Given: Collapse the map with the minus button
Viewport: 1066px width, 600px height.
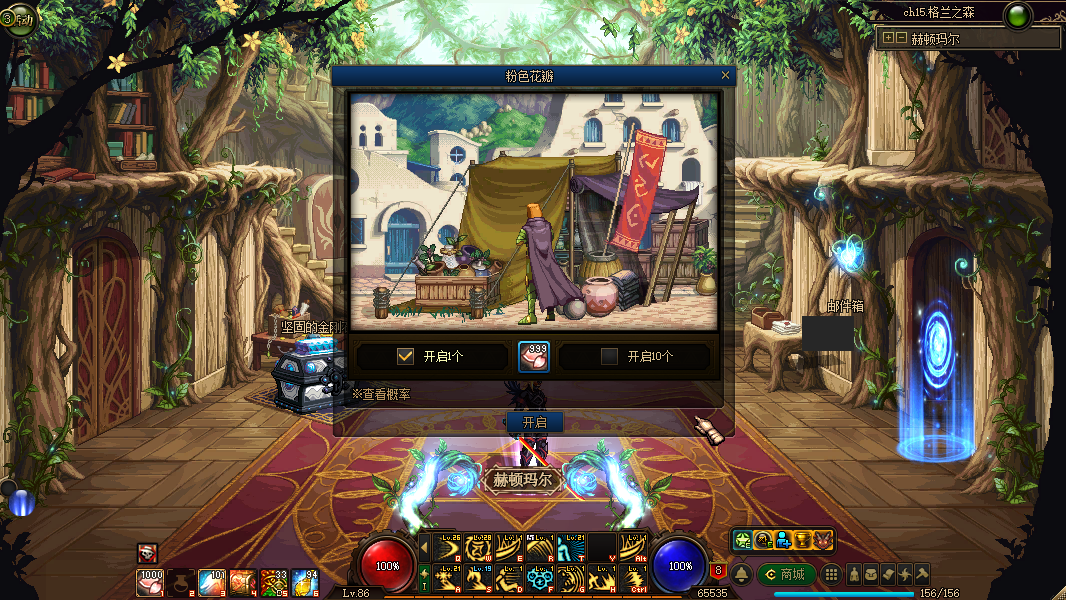Looking at the screenshot, I should (901, 38).
